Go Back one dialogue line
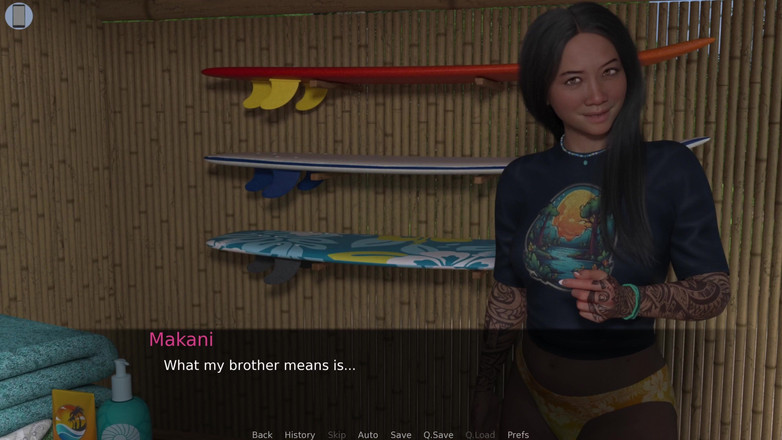The image size is (782, 440). 262,435
